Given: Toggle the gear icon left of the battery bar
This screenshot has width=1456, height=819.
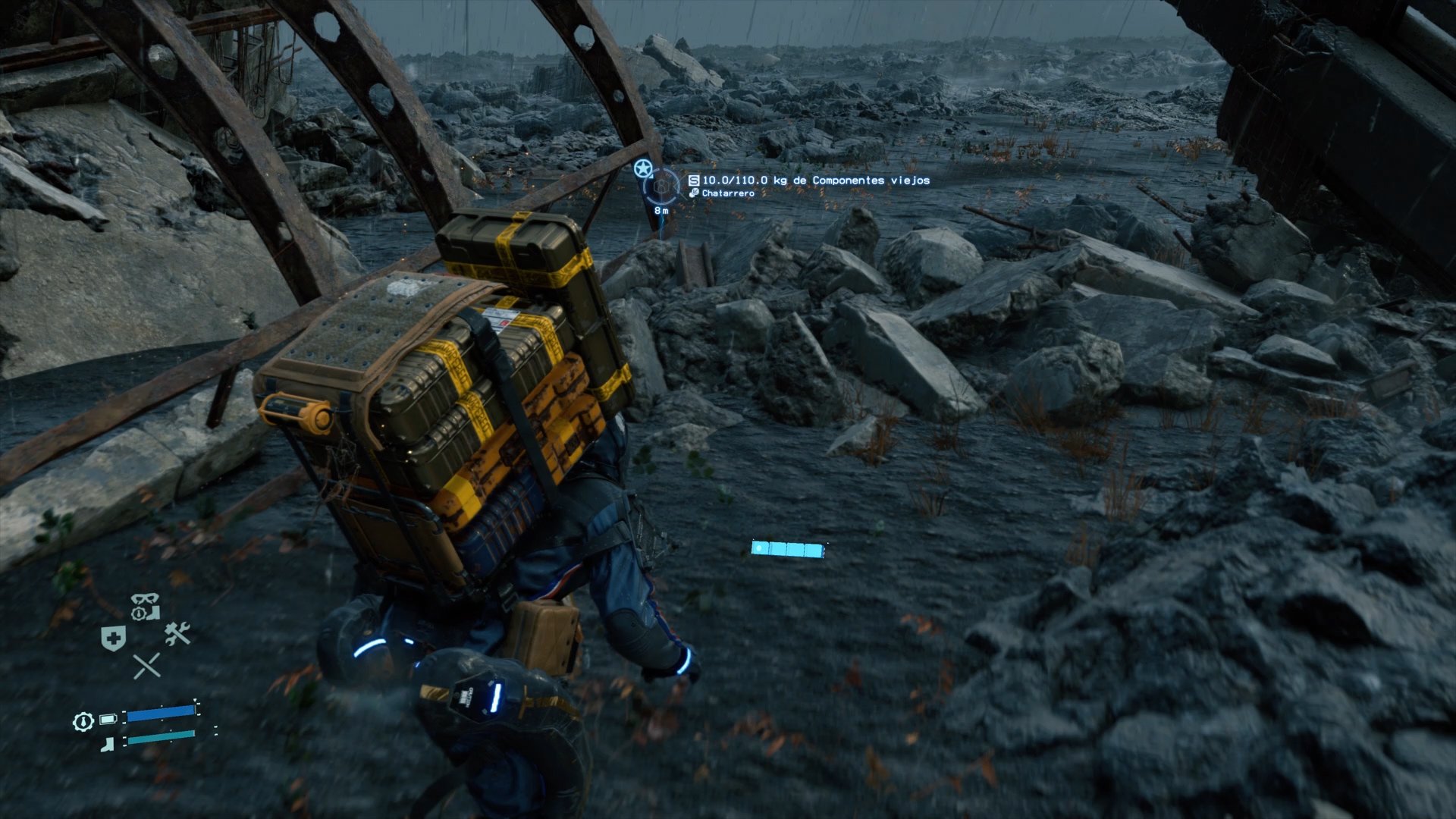Looking at the screenshot, I should (x=82, y=722).
